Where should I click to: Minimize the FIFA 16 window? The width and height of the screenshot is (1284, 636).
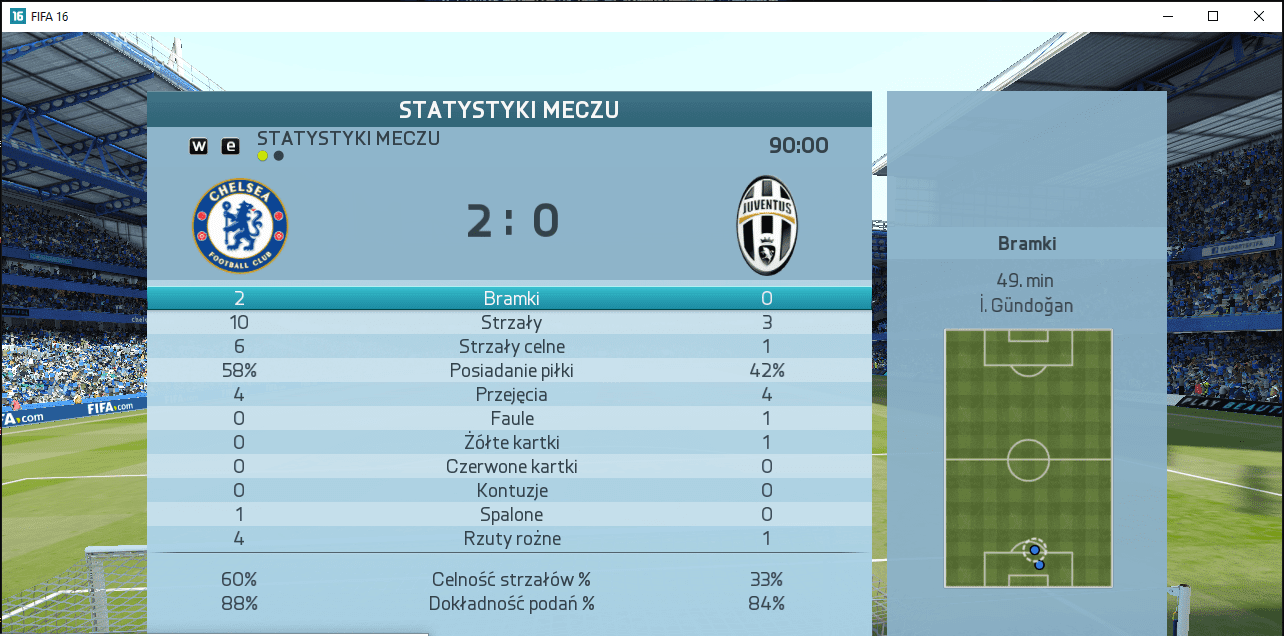coord(1167,16)
